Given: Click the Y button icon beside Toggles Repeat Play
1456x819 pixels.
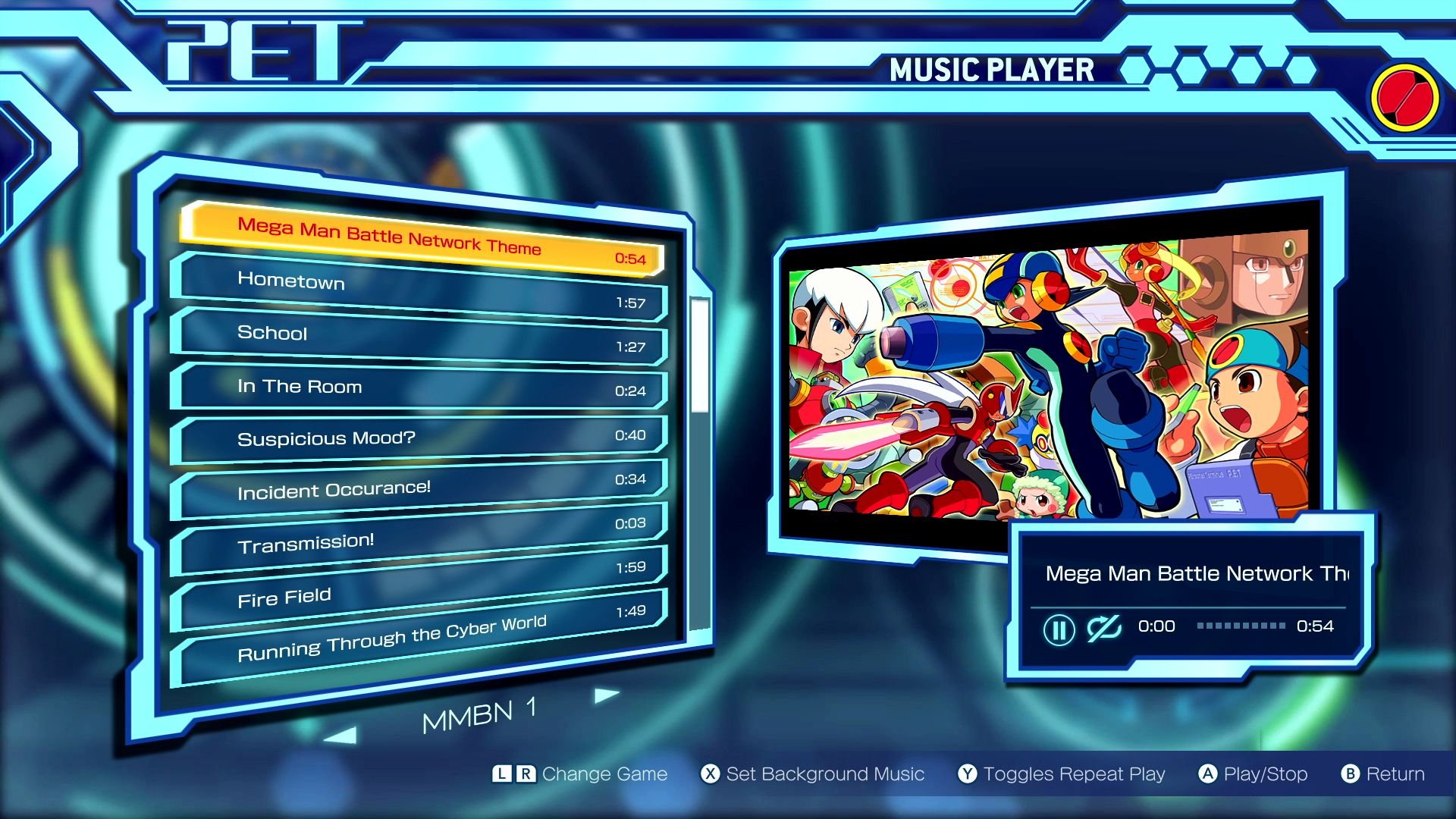Looking at the screenshot, I should tap(969, 774).
